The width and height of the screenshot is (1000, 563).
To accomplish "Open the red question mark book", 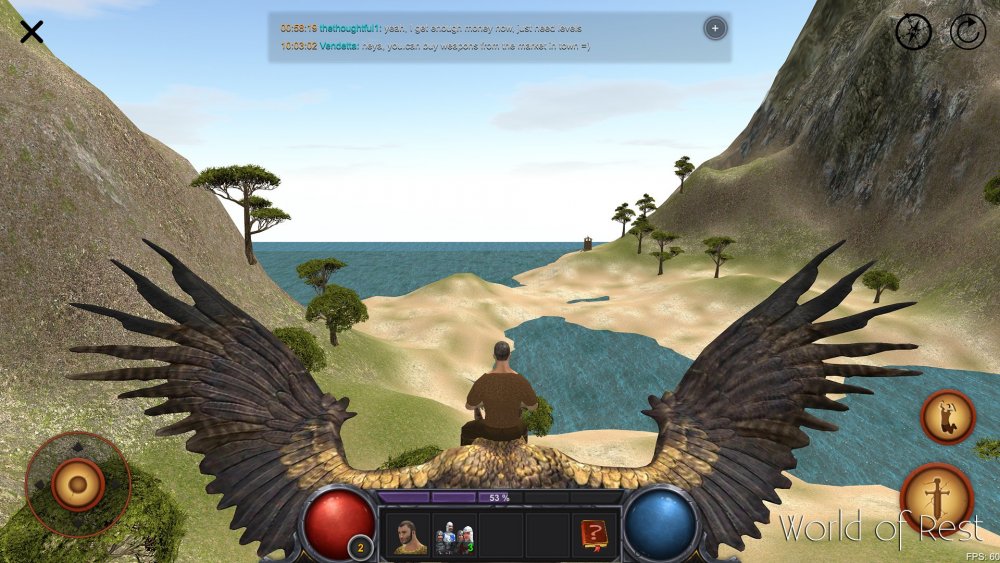I will 594,537.
